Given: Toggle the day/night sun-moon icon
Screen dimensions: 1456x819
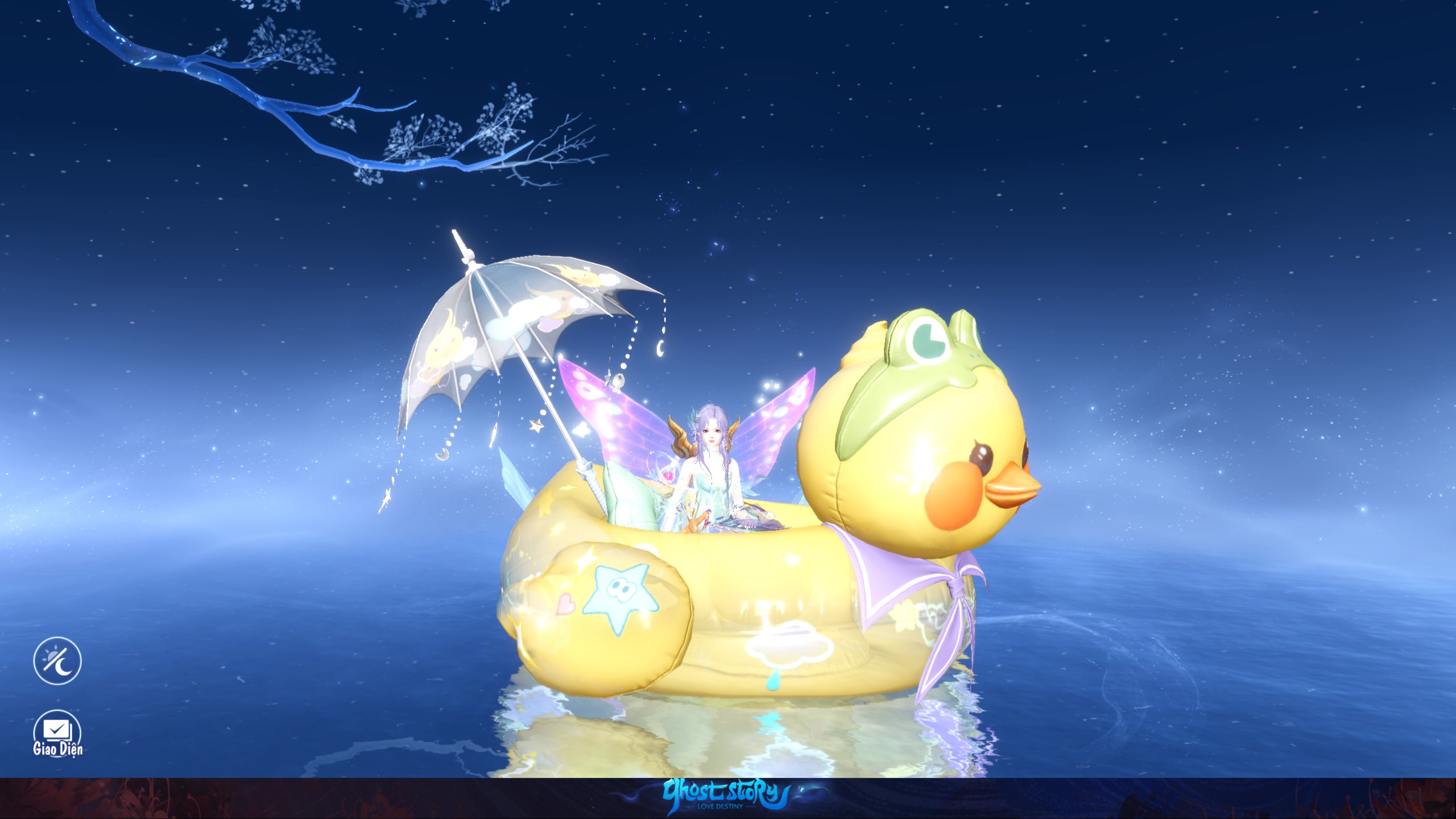Looking at the screenshot, I should [x=57, y=660].
